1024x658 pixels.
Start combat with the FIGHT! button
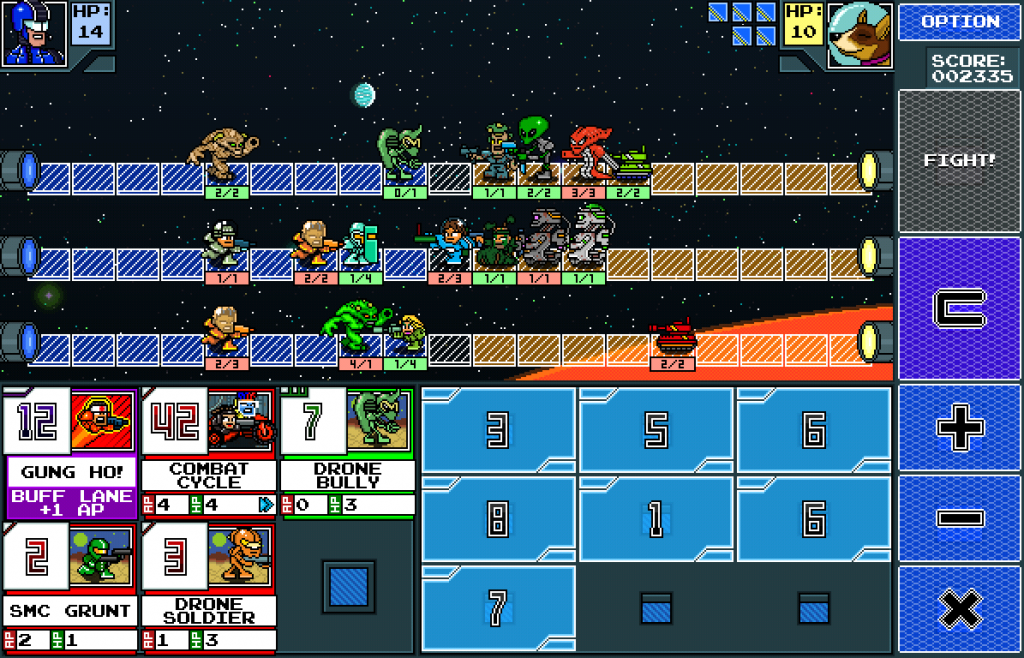pos(959,160)
